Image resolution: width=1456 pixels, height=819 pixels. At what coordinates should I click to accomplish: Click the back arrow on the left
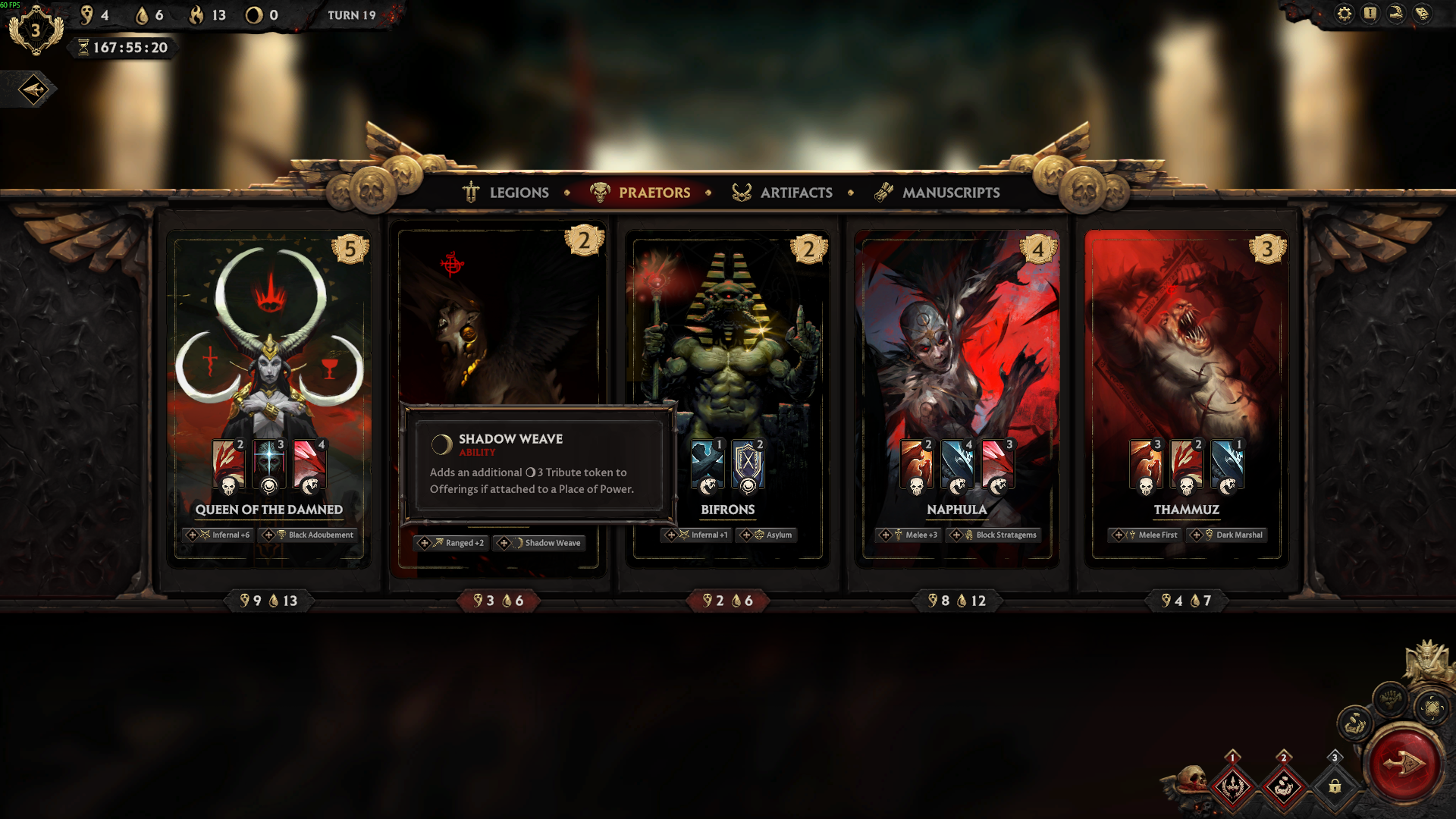33,89
